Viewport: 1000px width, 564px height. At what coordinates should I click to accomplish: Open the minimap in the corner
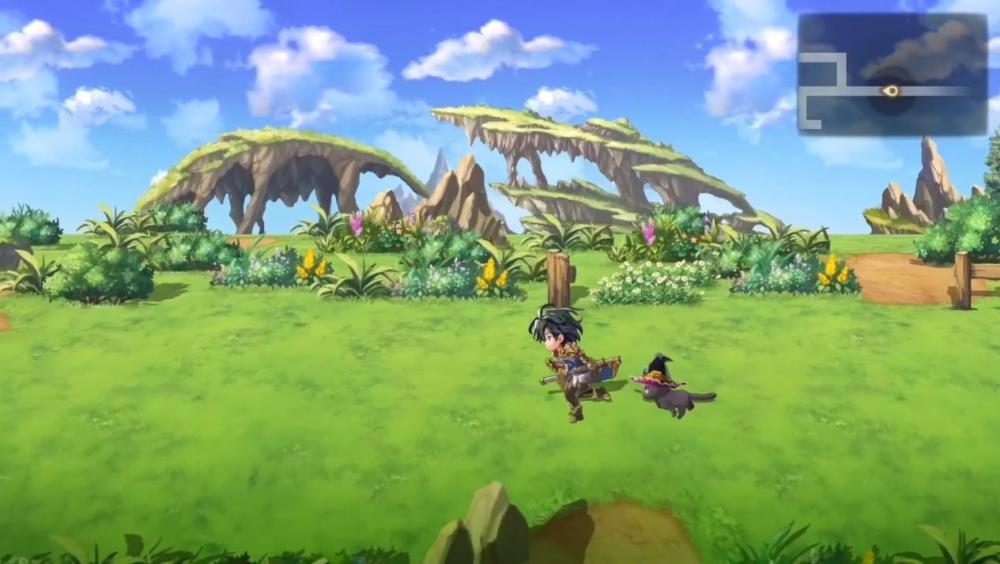coord(892,74)
